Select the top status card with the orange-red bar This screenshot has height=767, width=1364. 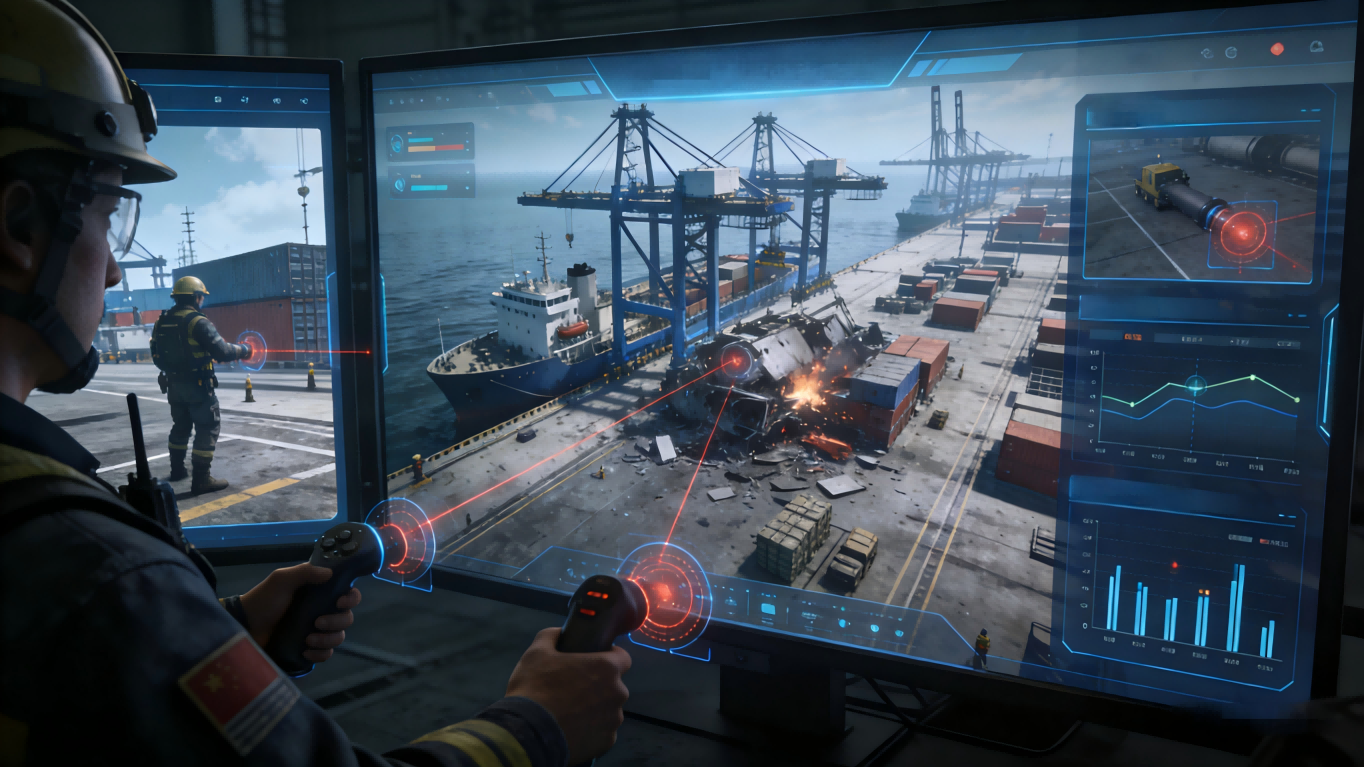431,142
